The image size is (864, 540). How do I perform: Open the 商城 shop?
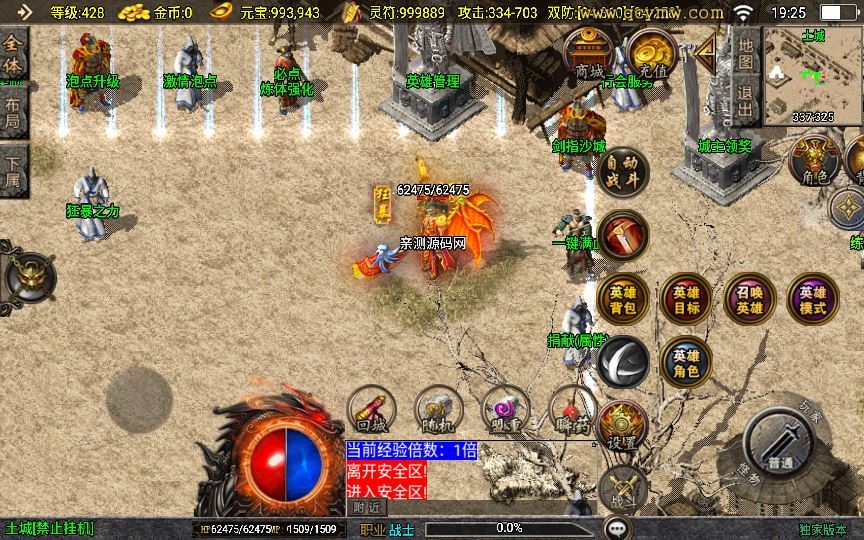589,56
